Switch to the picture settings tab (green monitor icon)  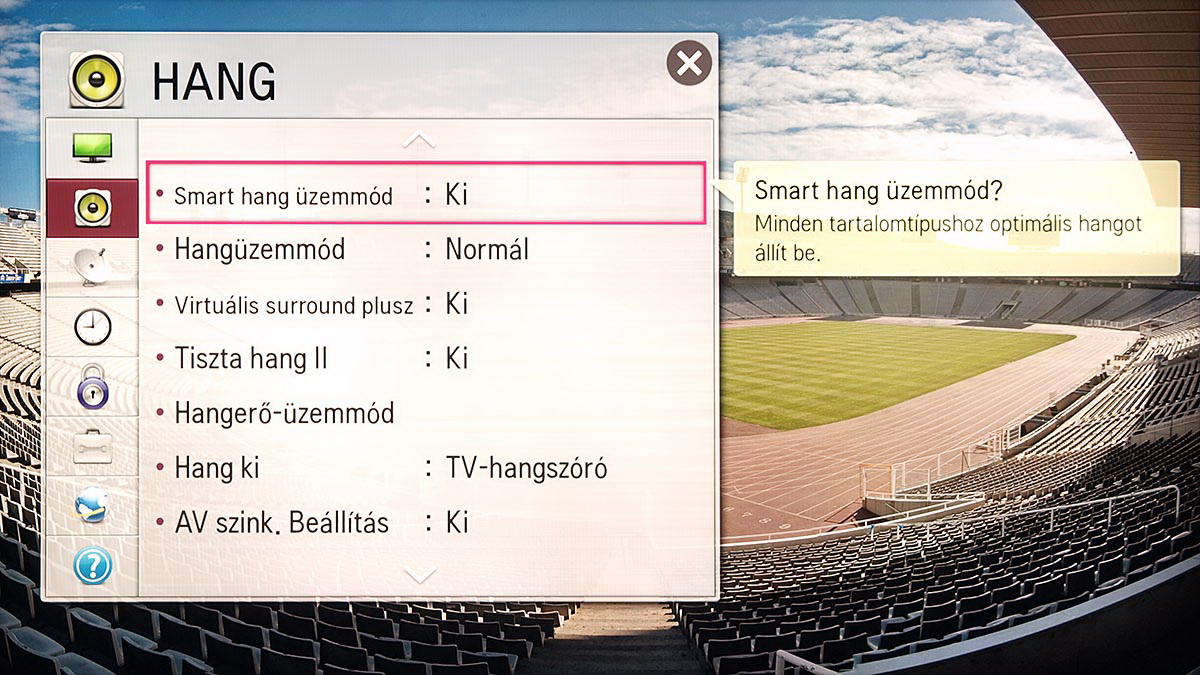[92, 148]
